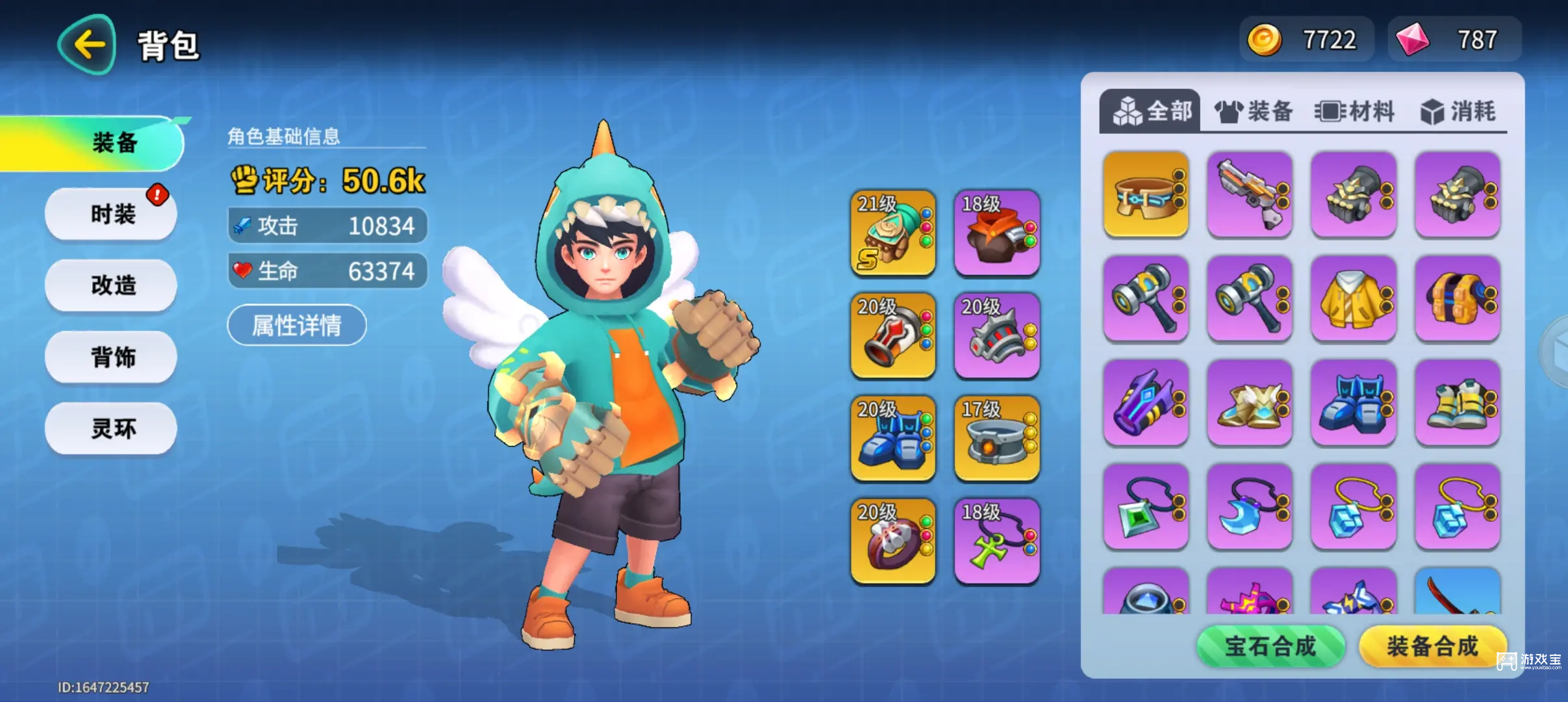This screenshot has width=1568, height=702.
Task: Select the 全部 all-items tab
Action: [1151, 112]
